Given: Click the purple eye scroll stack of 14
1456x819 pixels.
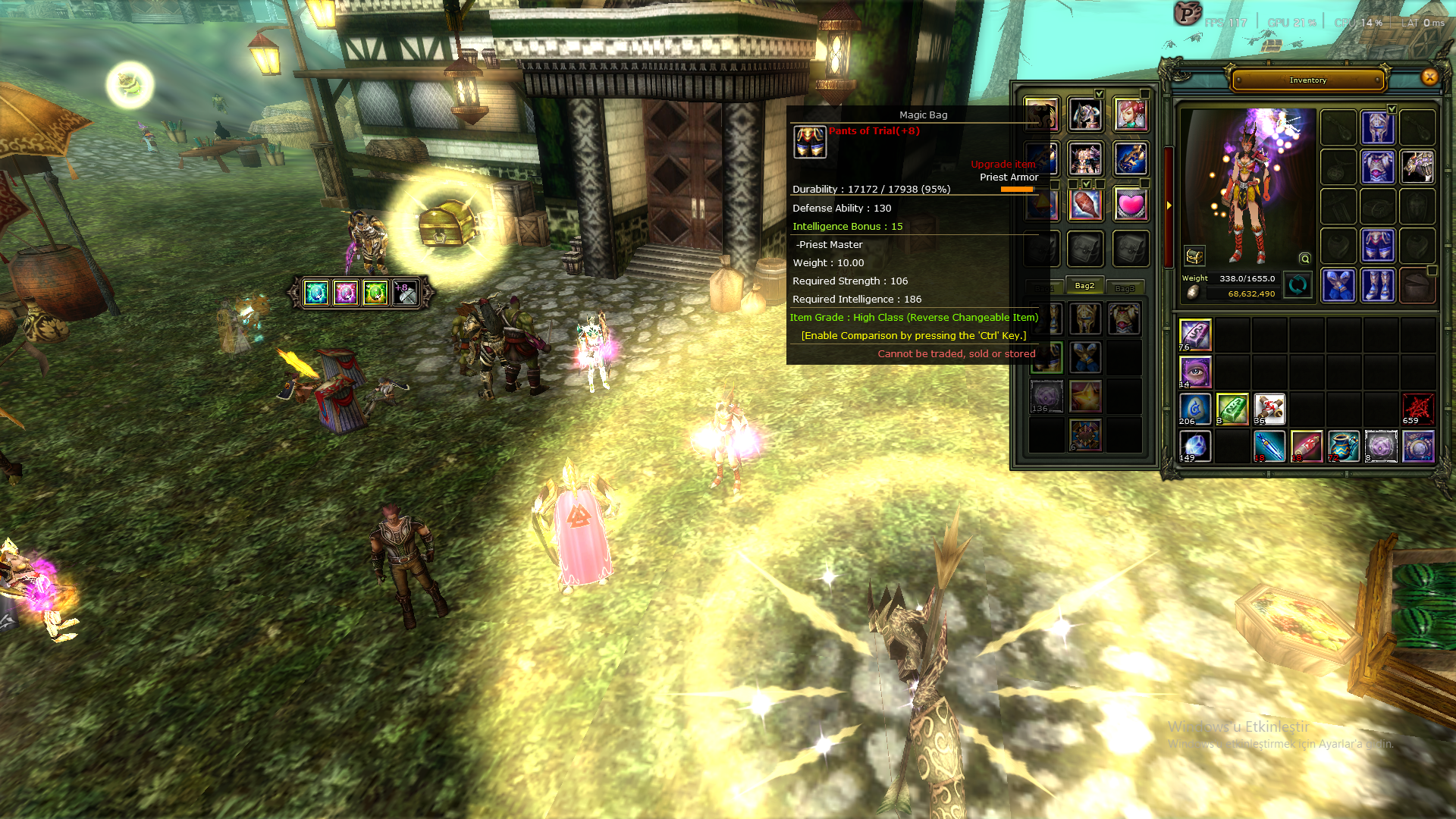Looking at the screenshot, I should coord(1195,372).
